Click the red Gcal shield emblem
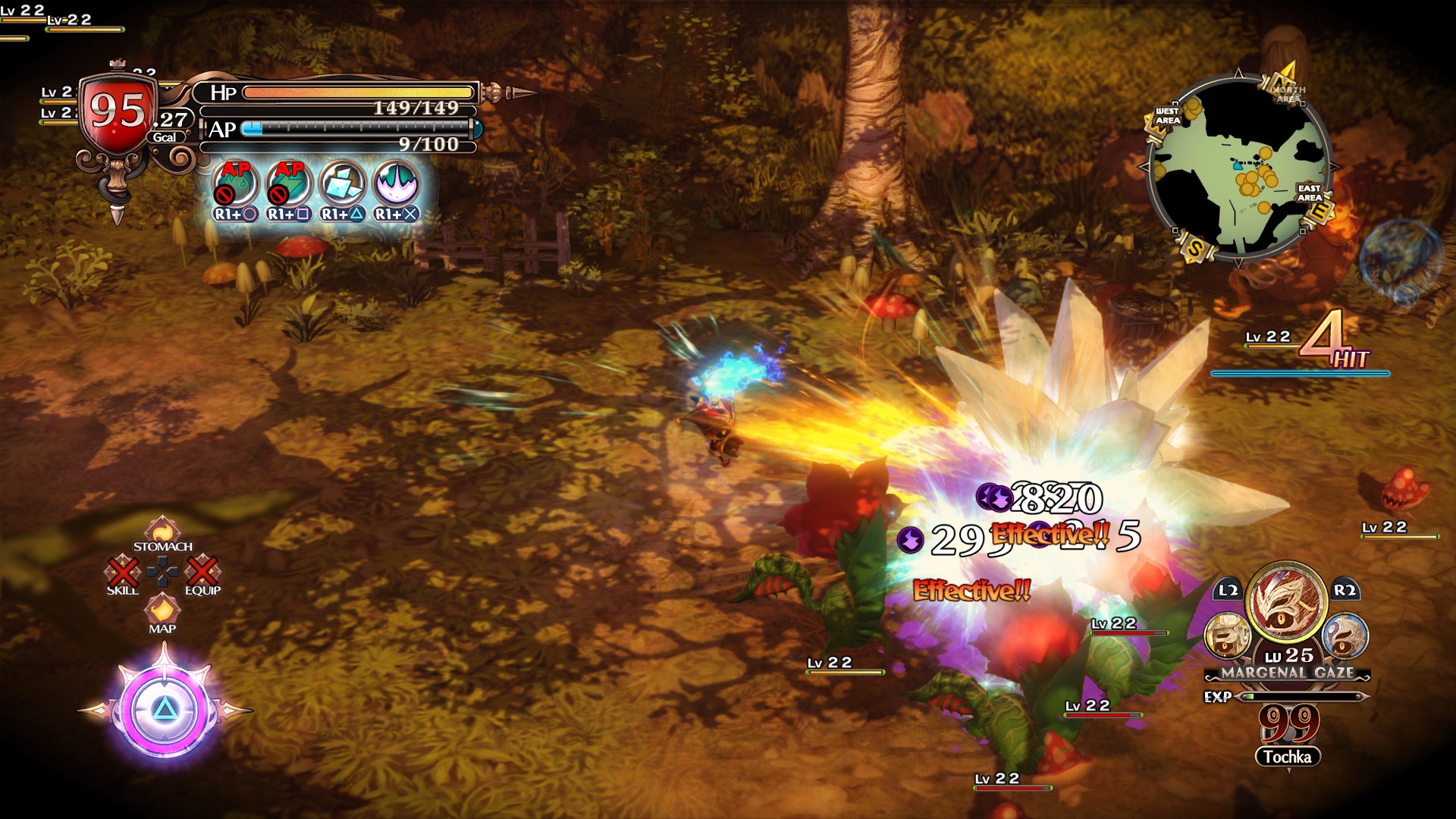Screen dimensions: 1456x819 [118, 112]
